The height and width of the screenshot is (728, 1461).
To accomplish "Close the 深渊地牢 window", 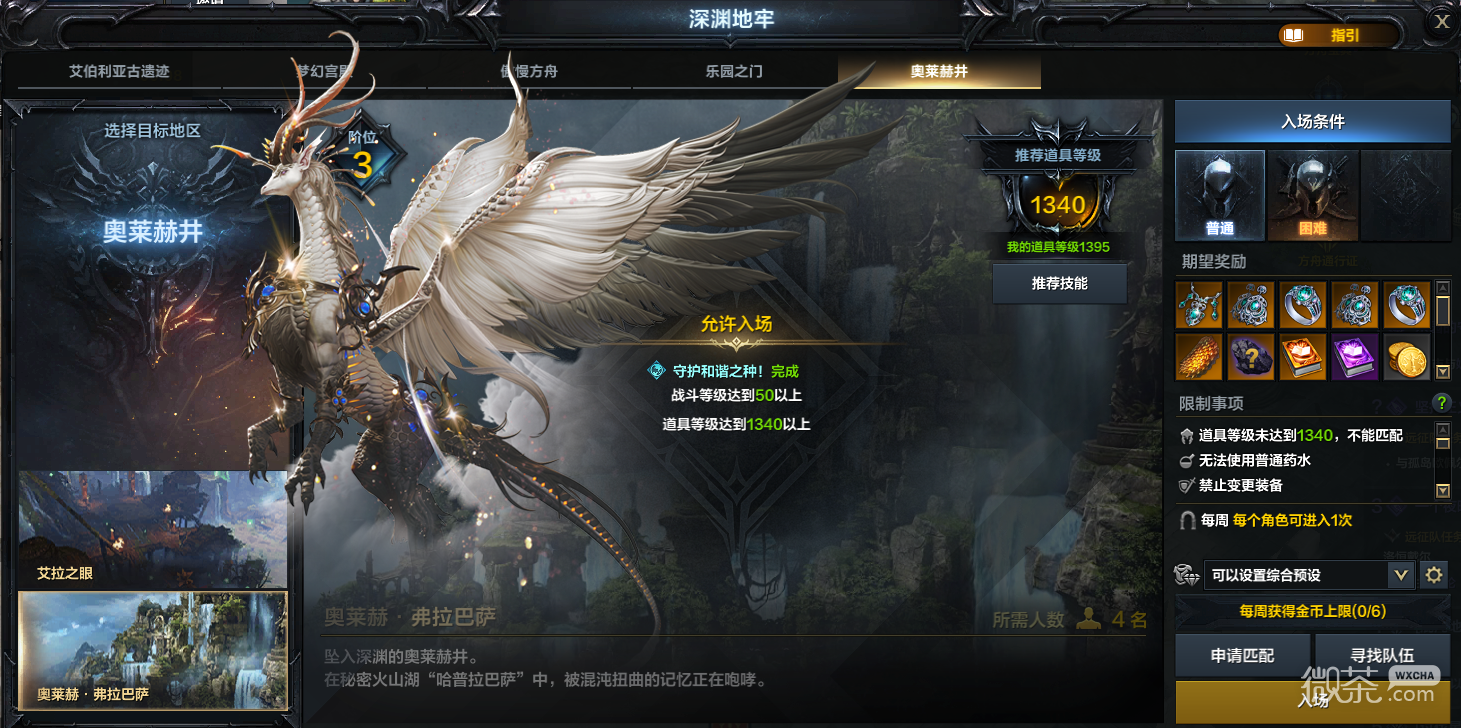I will pos(1442,22).
